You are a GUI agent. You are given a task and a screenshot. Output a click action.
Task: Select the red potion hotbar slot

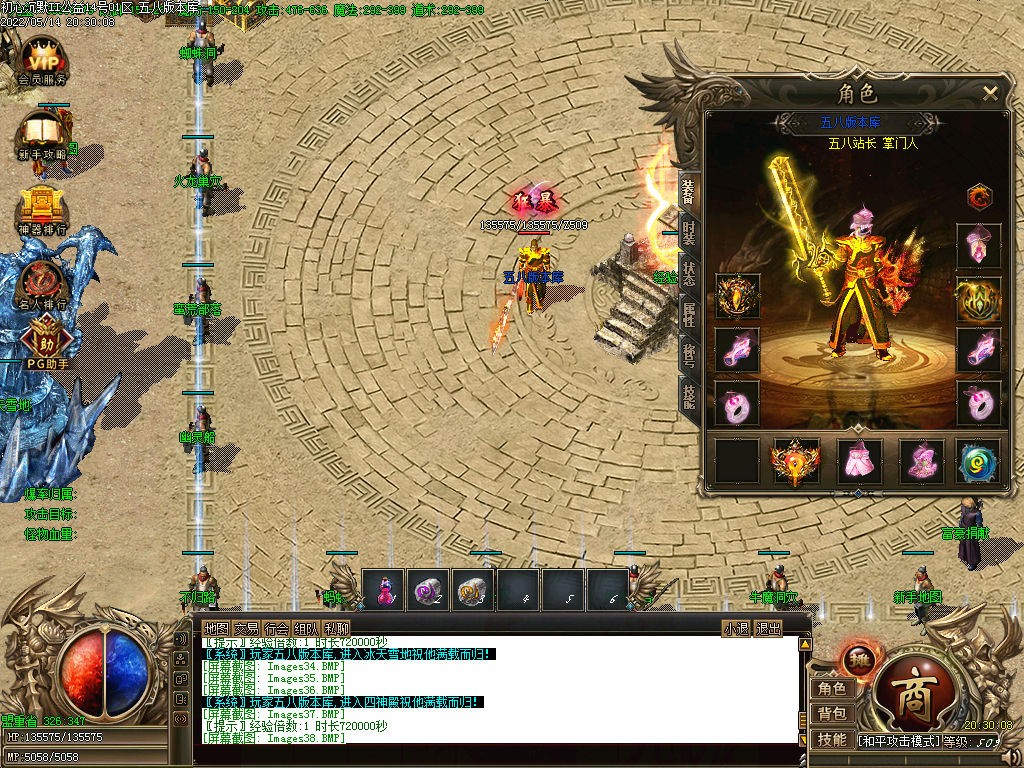click(x=383, y=590)
